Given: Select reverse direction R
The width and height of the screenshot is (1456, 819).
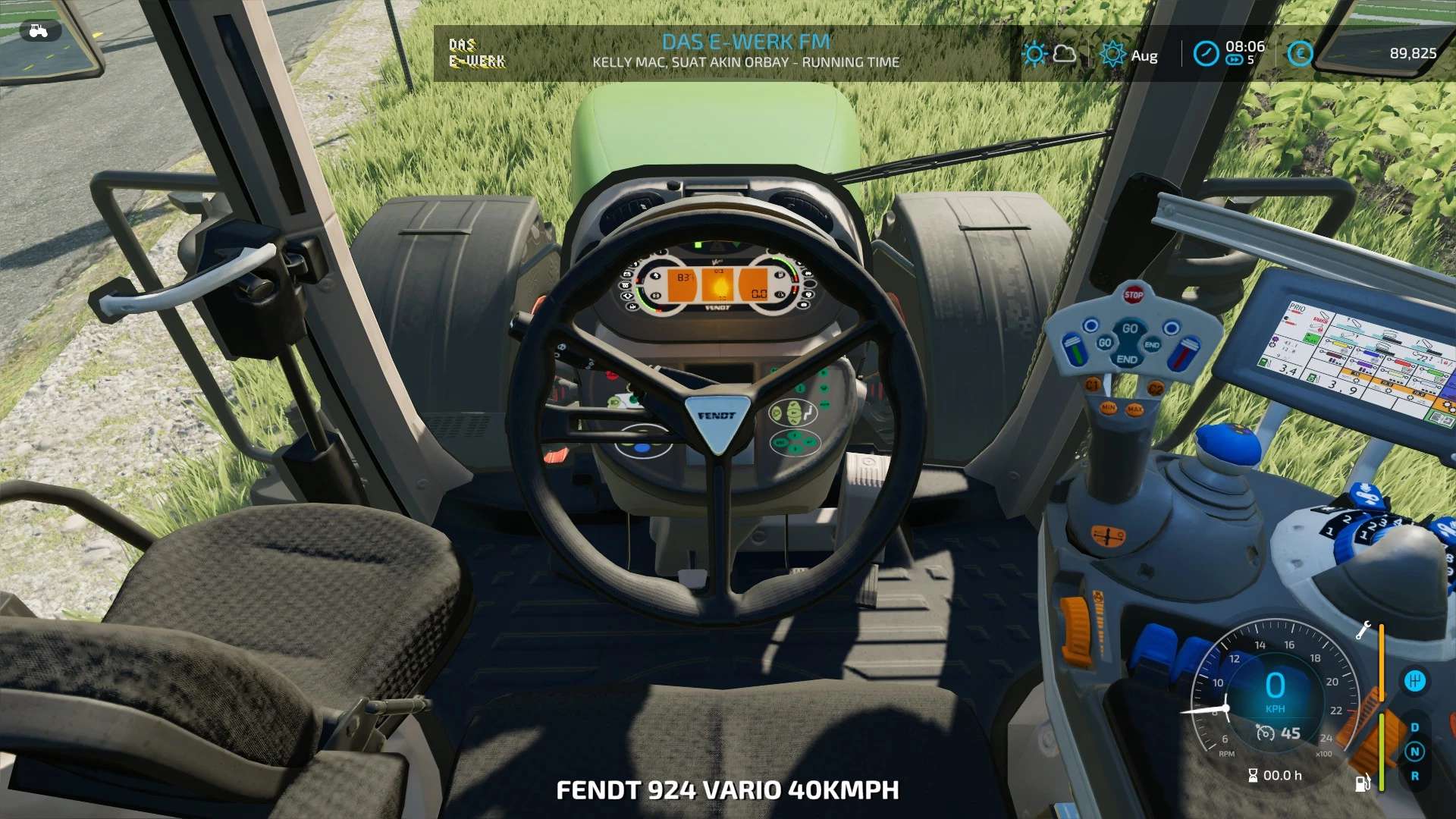Looking at the screenshot, I should coord(1414,776).
